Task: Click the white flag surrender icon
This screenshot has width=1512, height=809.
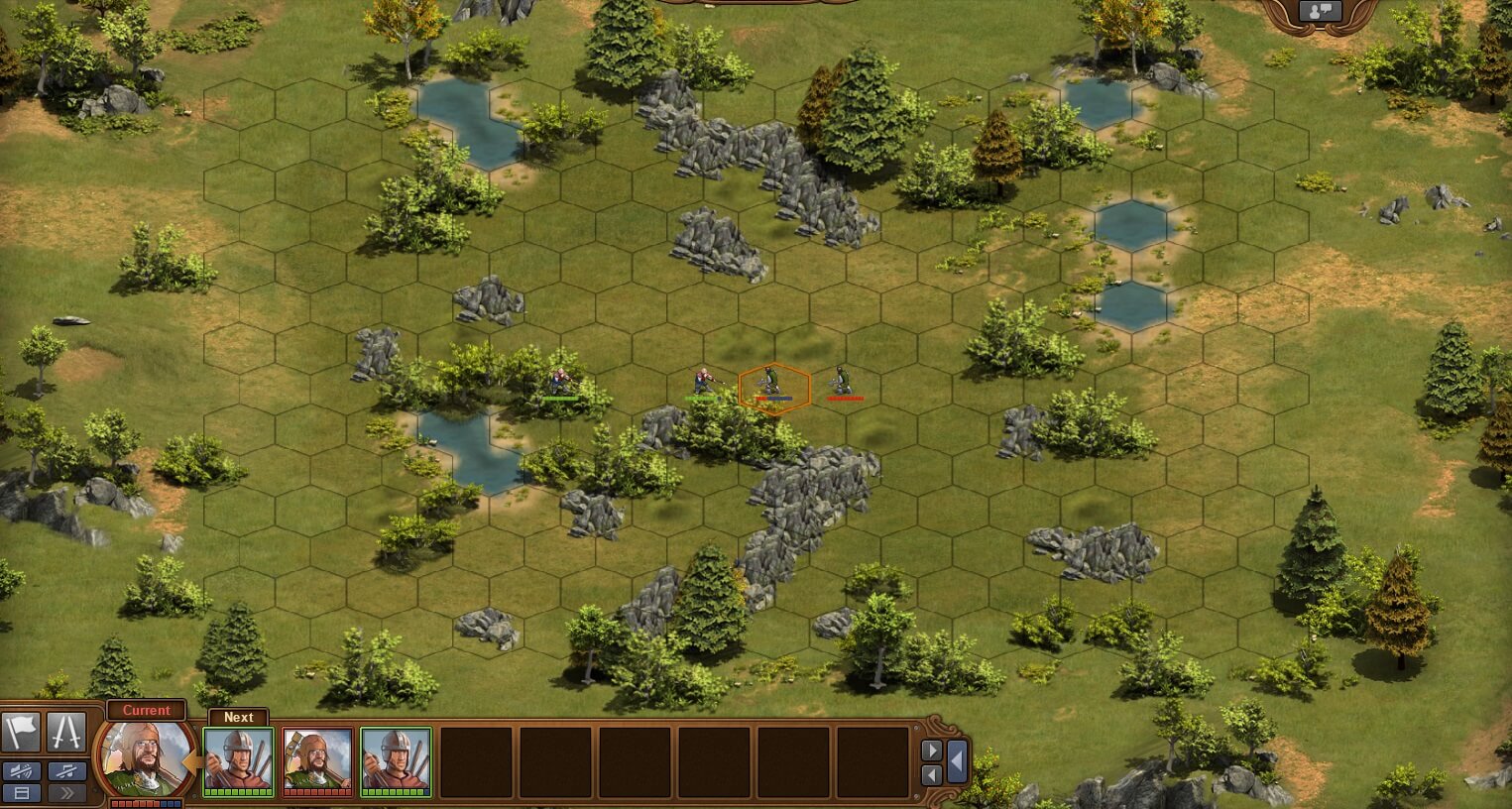Action: click(x=20, y=732)
